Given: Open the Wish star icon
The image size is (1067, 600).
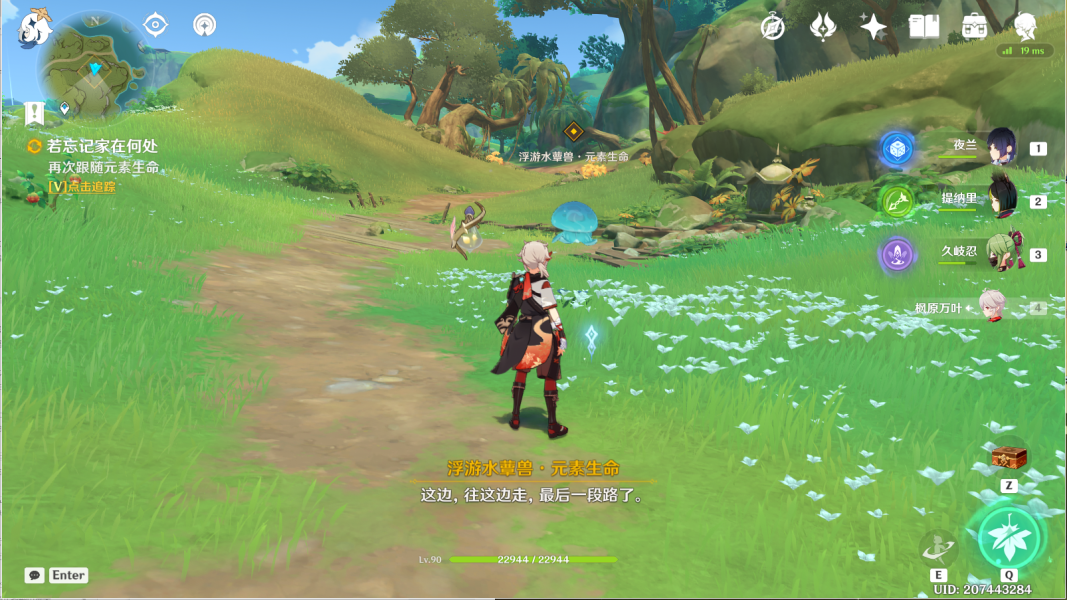Looking at the screenshot, I should [873, 27].
